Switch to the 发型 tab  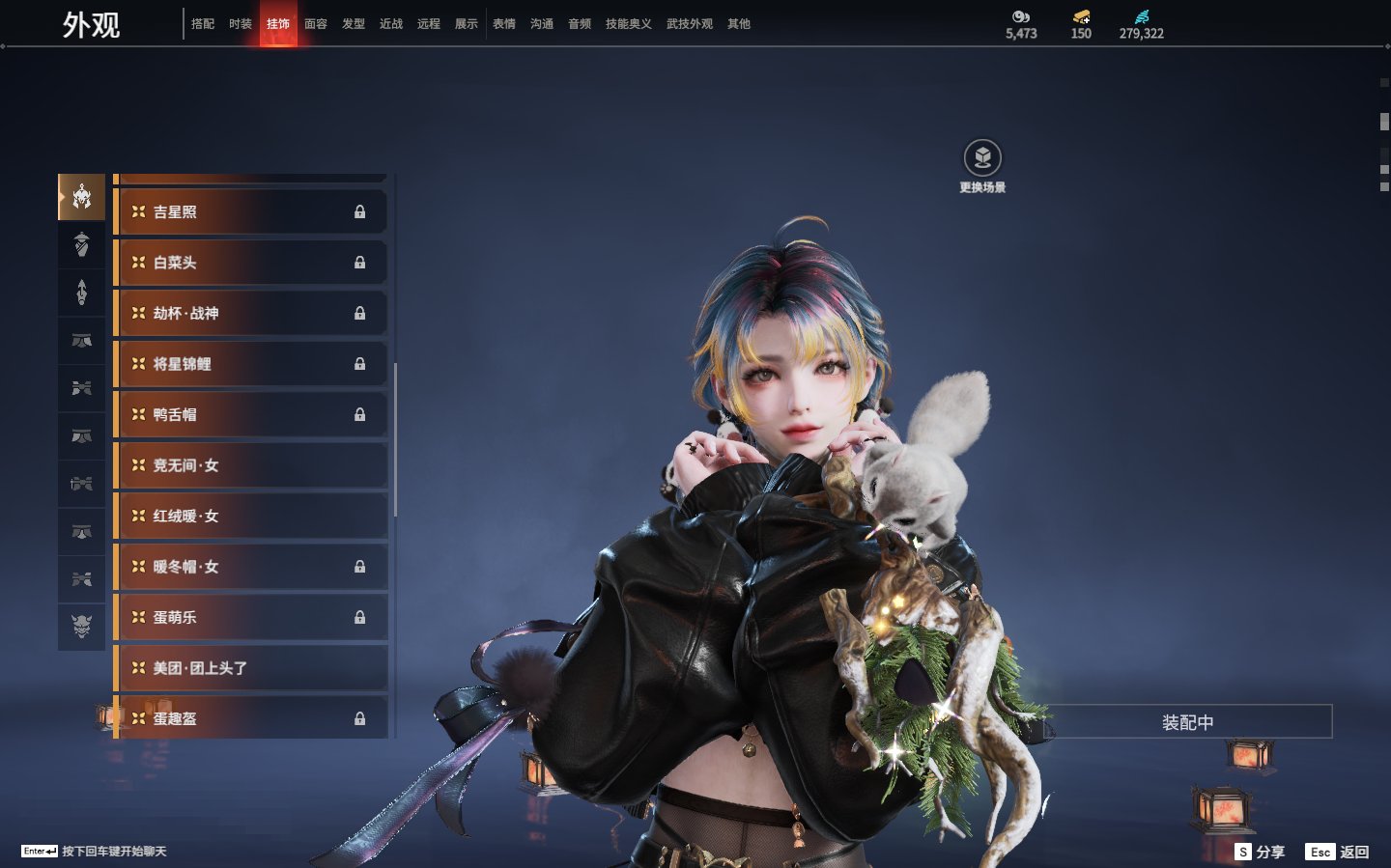tap(354, 24)
